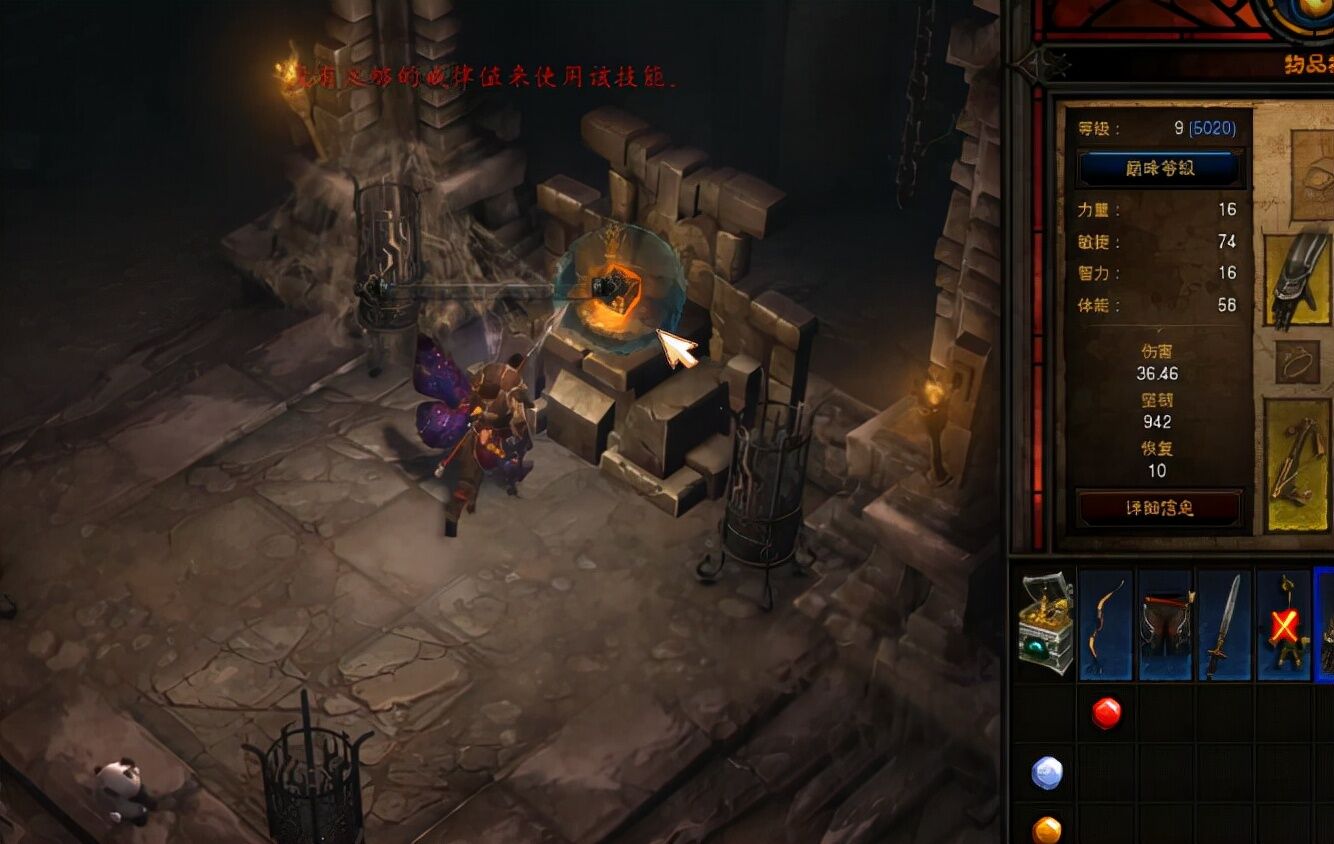Screen dimensions: 1334x844
Task: Select the pants item in inventory
Action: (1166, 625)
